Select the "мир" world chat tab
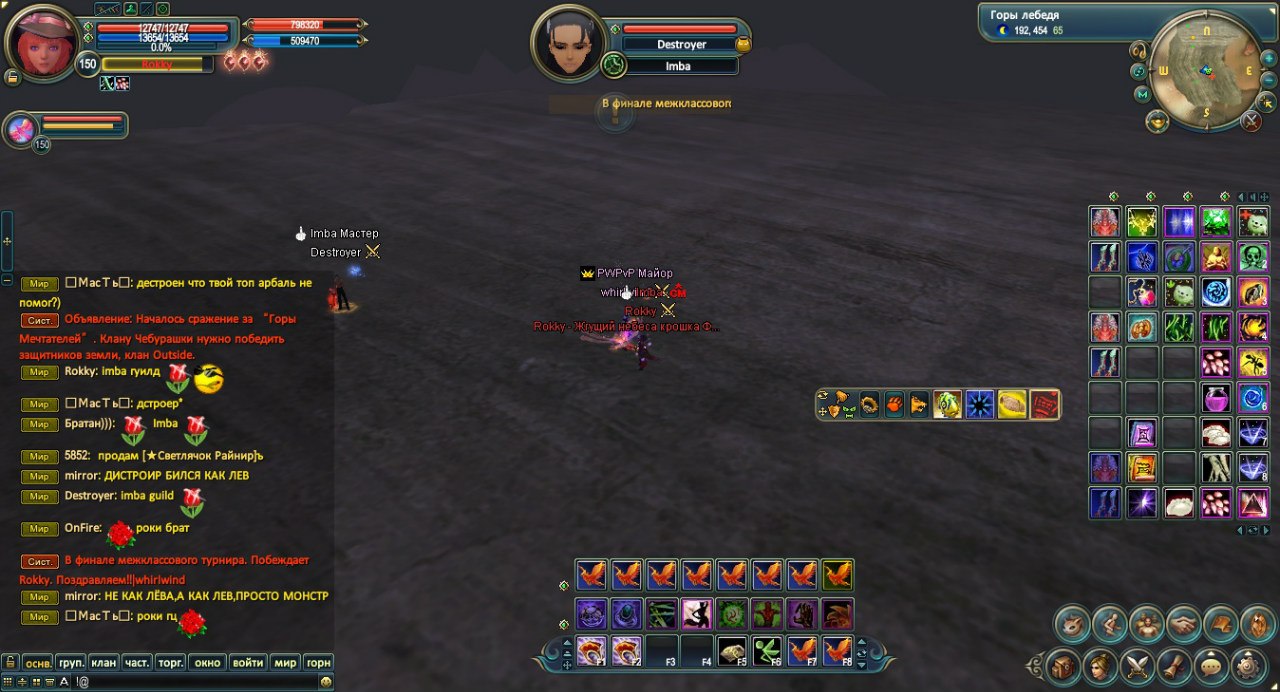Viewport: 1280px width, 692px height. coord(285,662)
